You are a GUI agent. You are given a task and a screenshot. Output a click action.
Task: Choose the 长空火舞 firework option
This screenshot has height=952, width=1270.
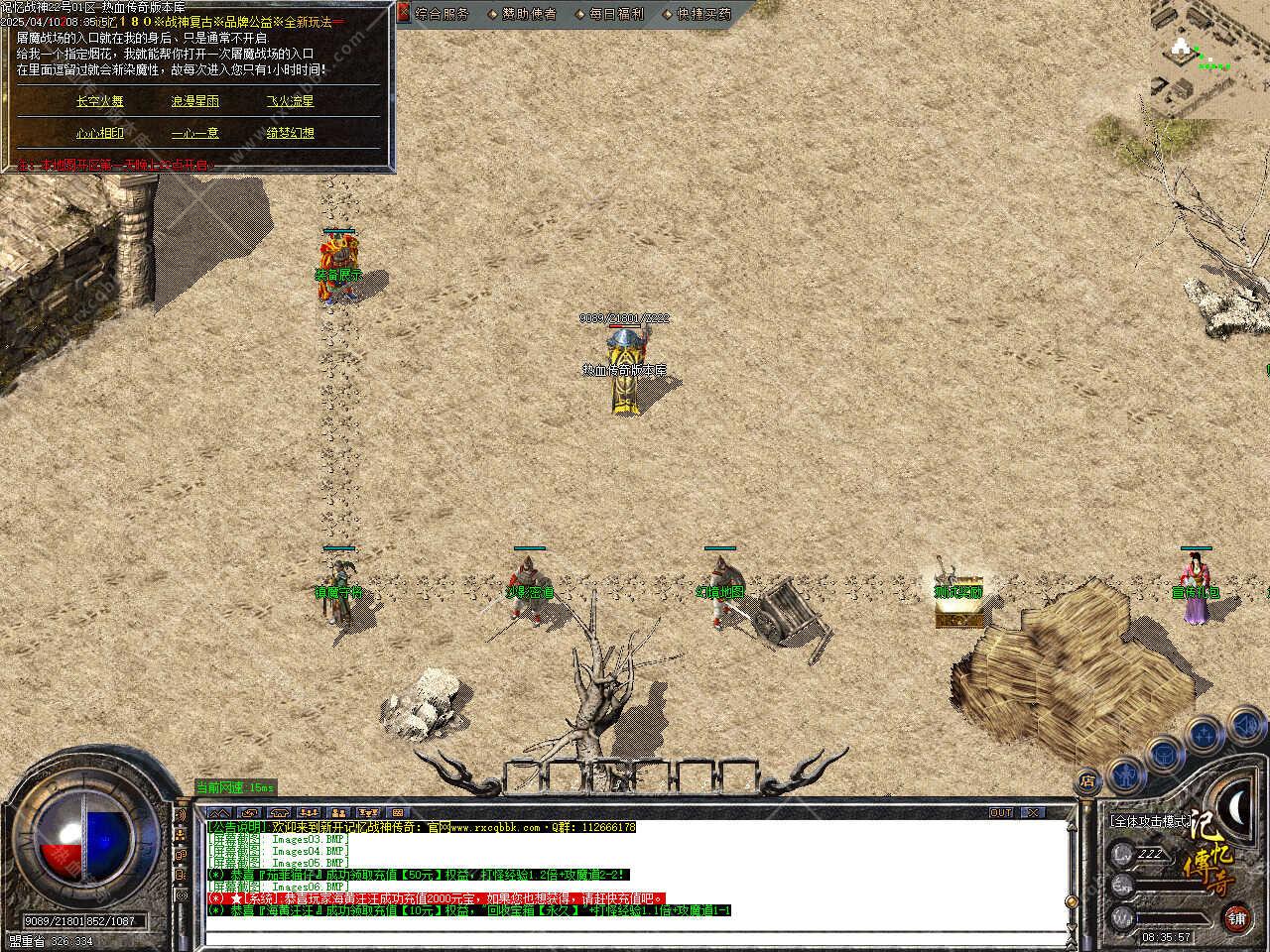pos(100,101)
